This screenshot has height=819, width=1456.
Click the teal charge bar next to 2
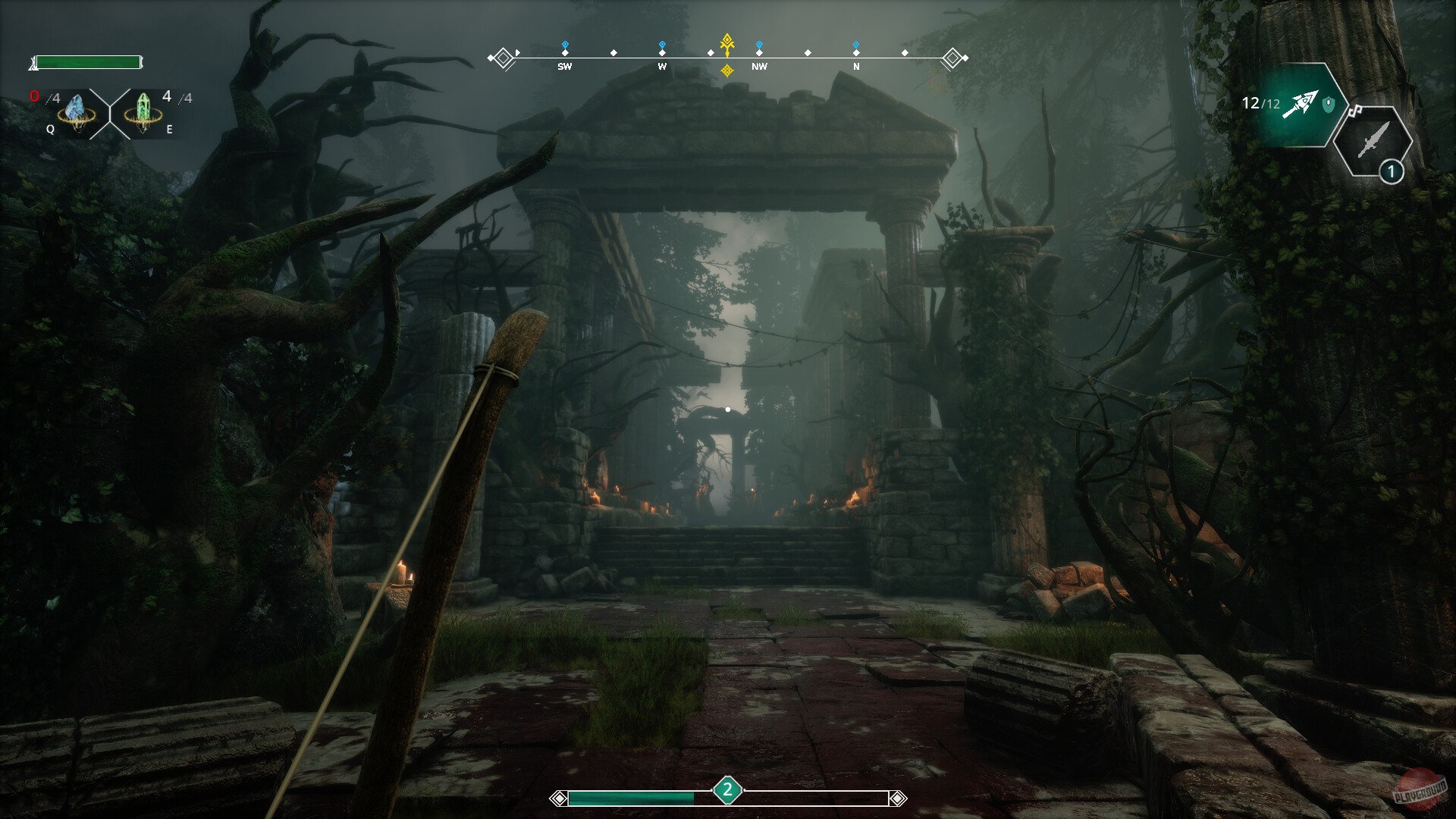632,797
